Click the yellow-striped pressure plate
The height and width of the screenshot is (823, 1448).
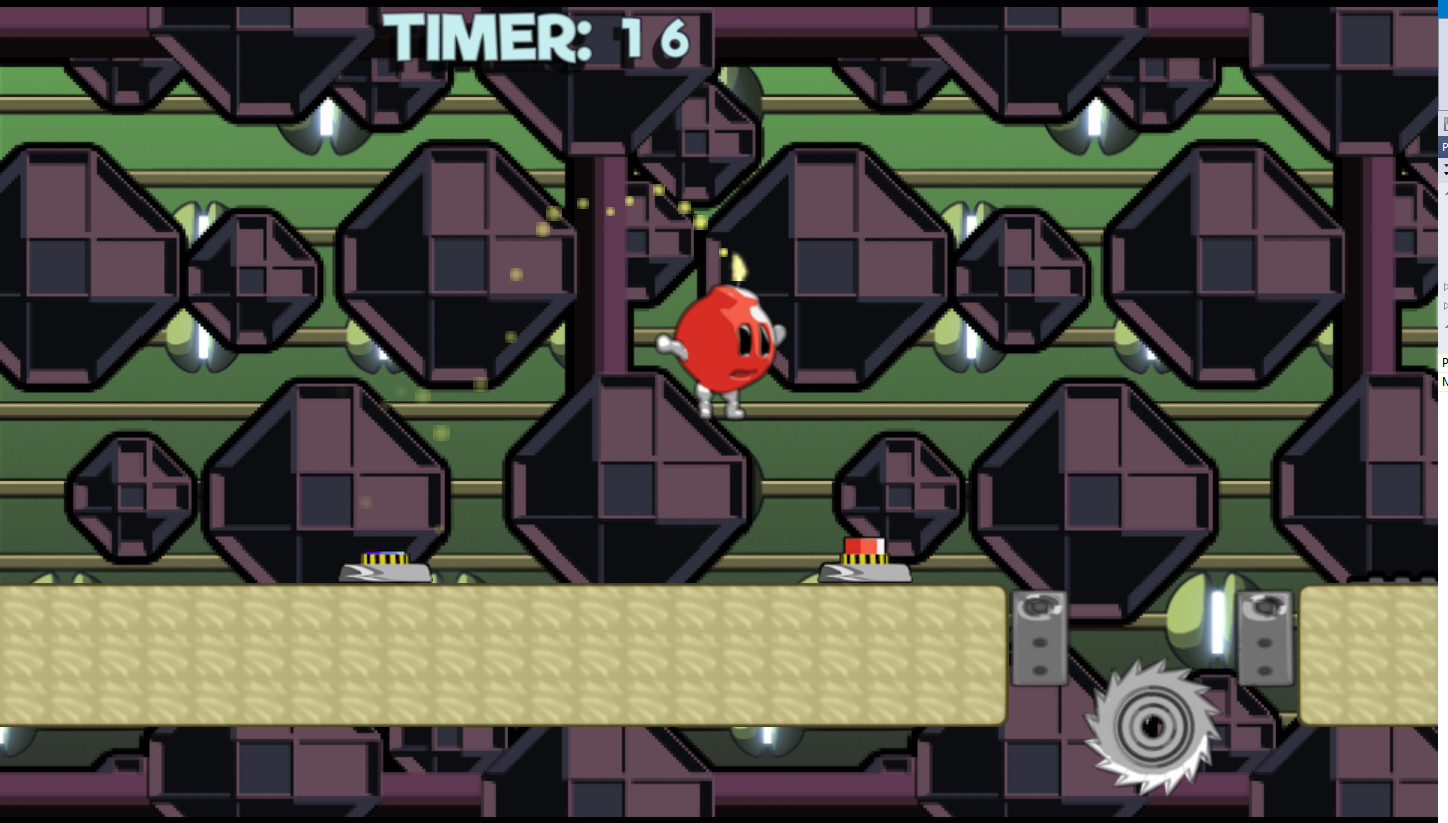click(385, 560)
